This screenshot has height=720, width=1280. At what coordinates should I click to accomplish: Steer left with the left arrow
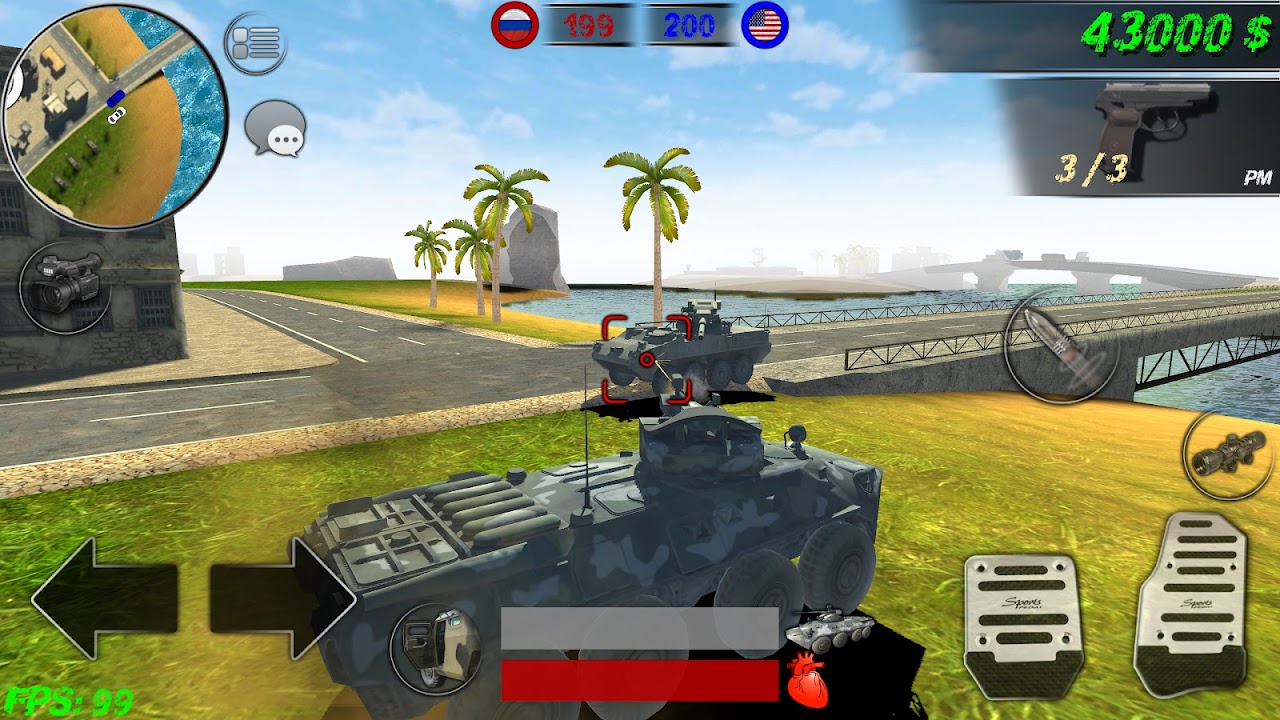pos(105,597)
